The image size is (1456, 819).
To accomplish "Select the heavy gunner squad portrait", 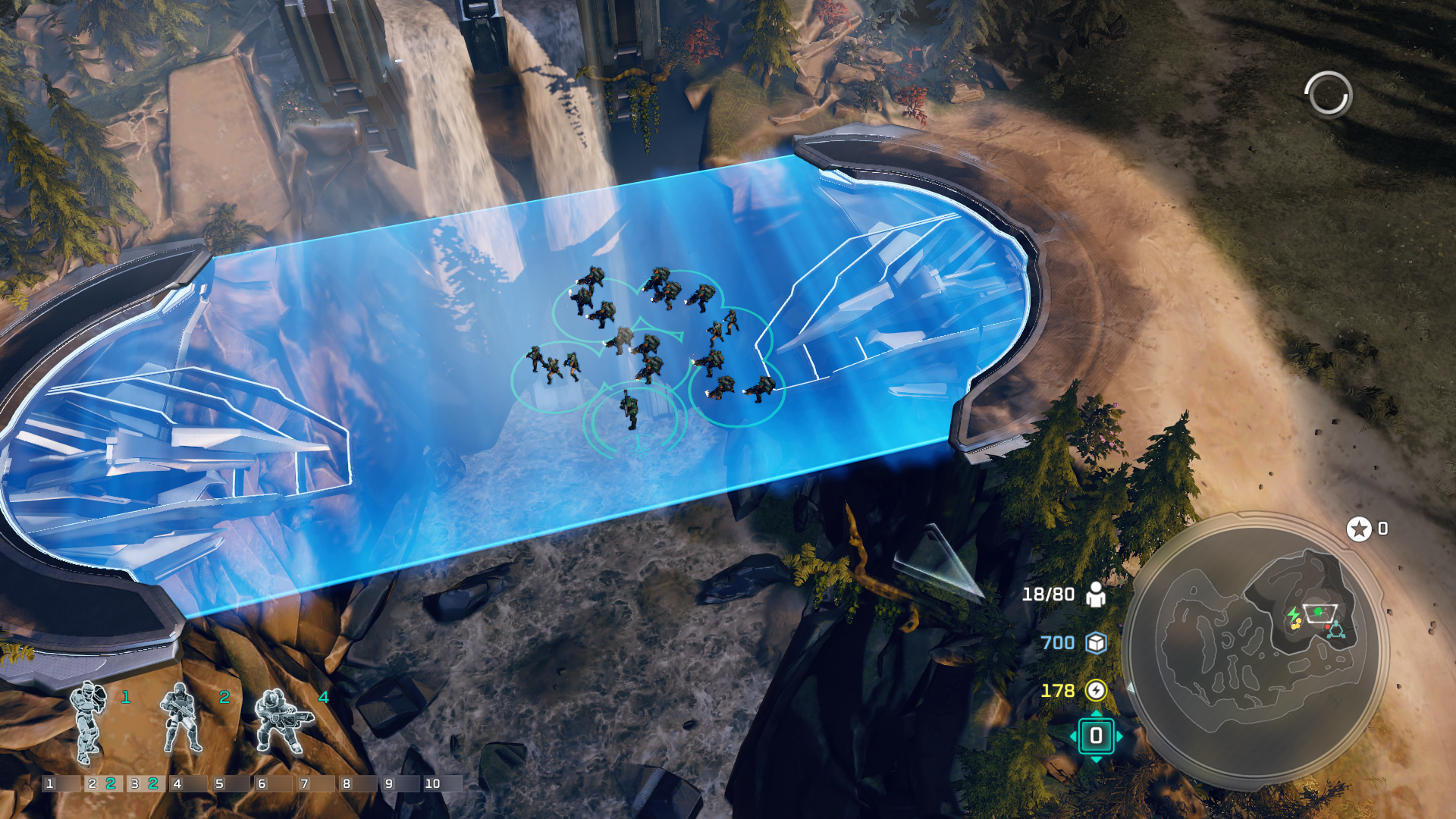I will [x=282, y=722].
